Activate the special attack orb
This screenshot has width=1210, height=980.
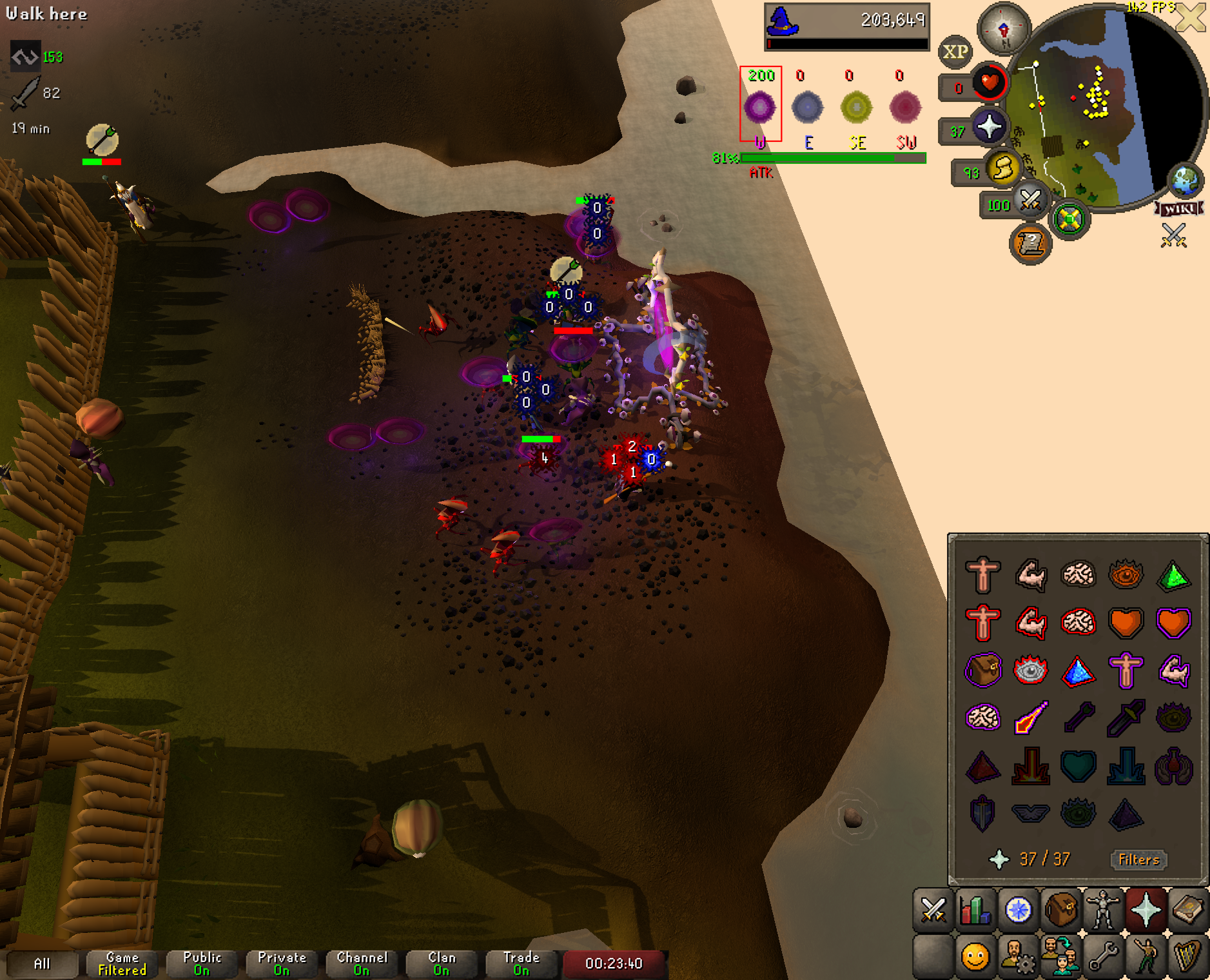coord(1030,201)
